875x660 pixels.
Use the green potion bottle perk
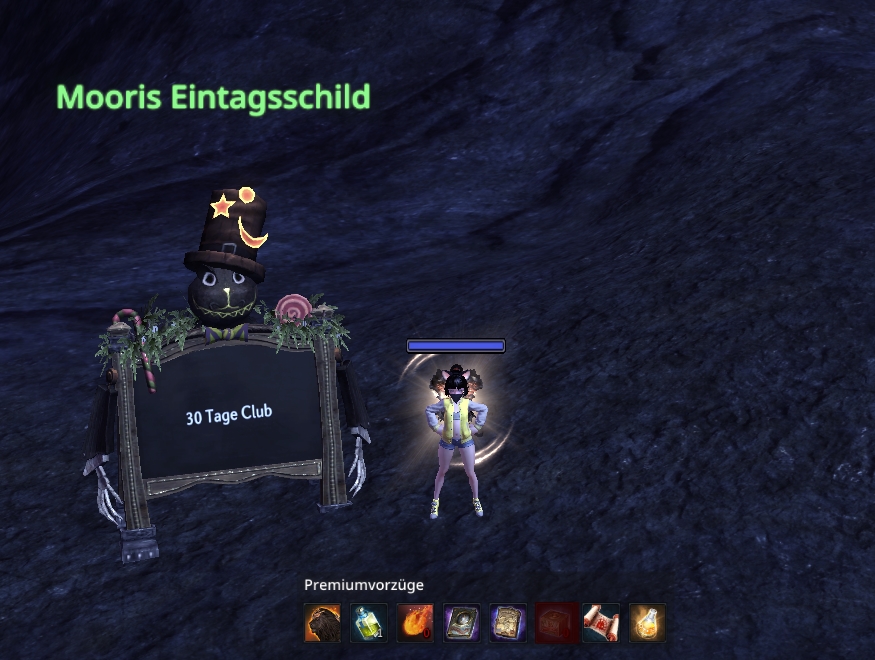click(x=369, y=623)
